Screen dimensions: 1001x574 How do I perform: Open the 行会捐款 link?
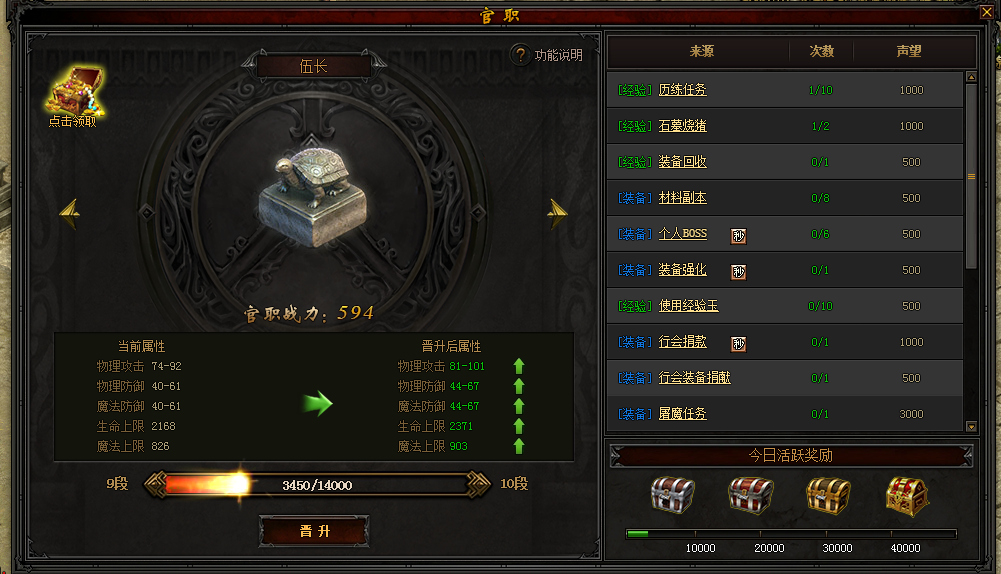pyautogui.click(x=682, y=342)
